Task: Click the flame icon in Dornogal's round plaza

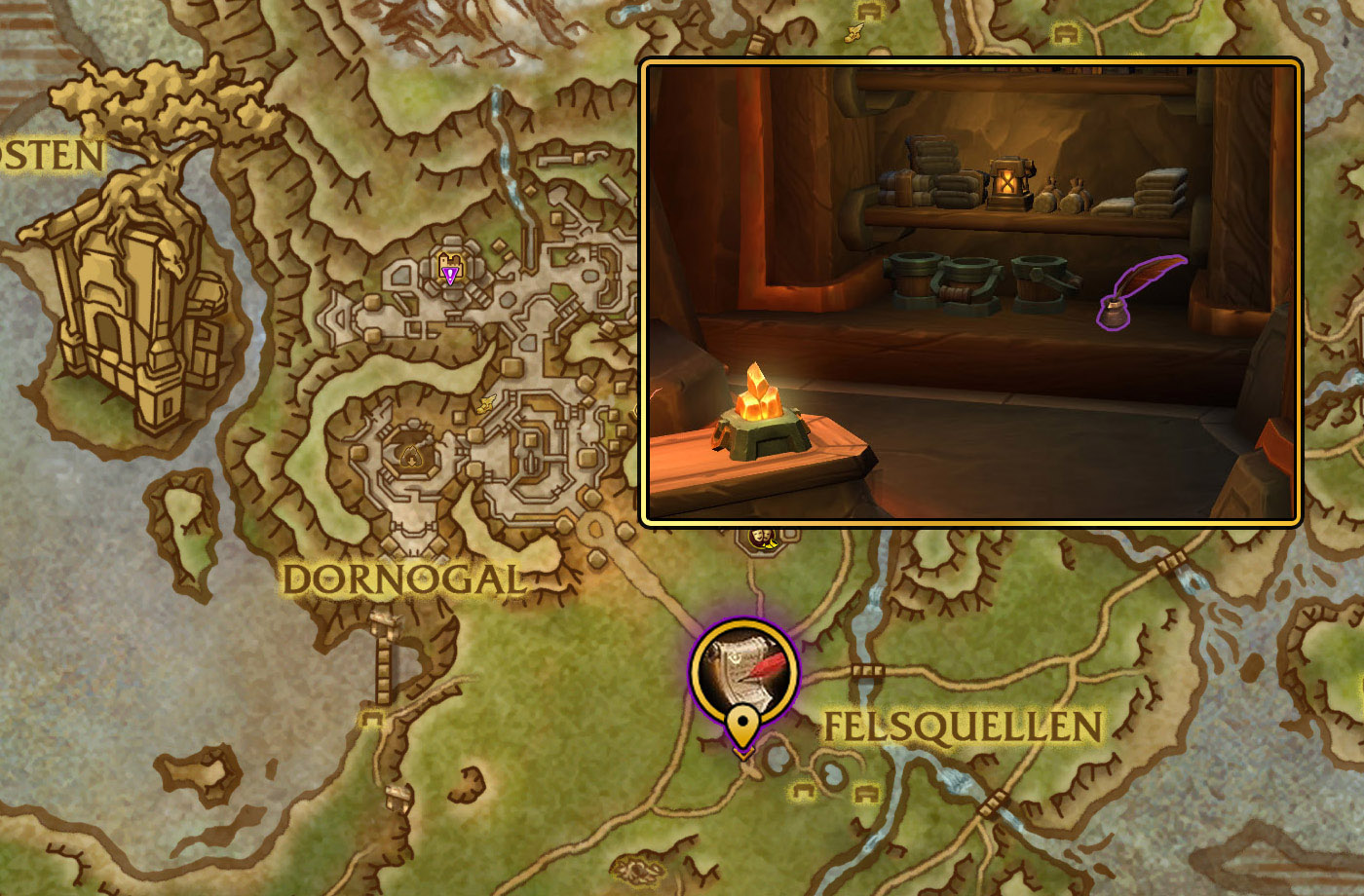Action: pyautogui.click(x=413, y=455)
